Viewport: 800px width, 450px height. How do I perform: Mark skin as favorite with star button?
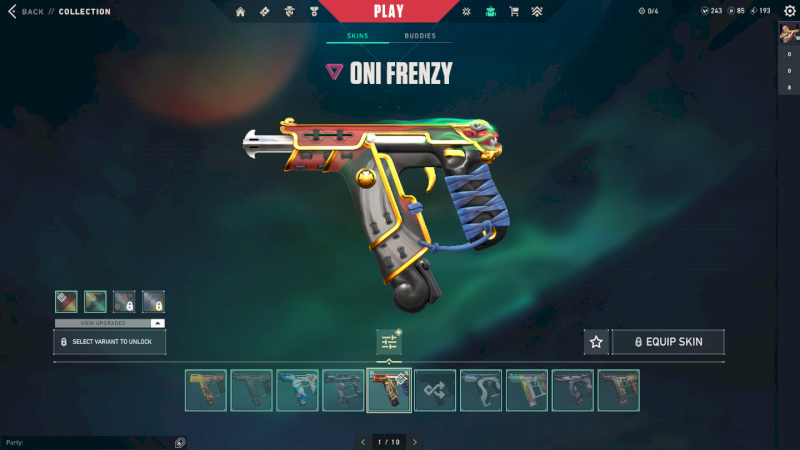596,342
